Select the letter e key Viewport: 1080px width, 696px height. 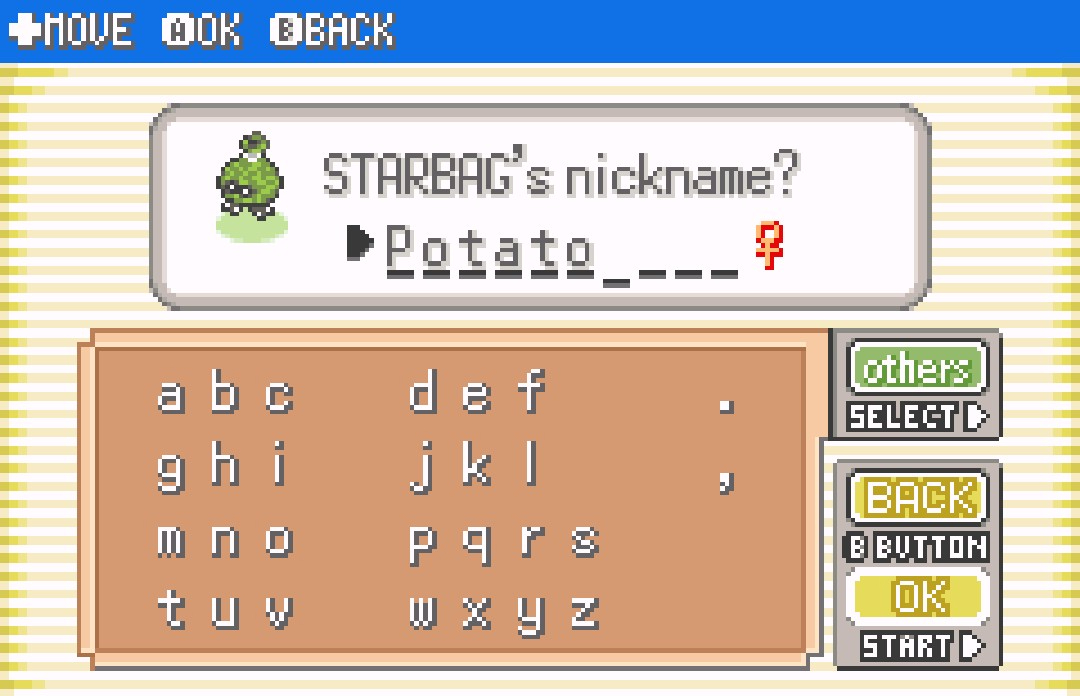click(476, 396)
